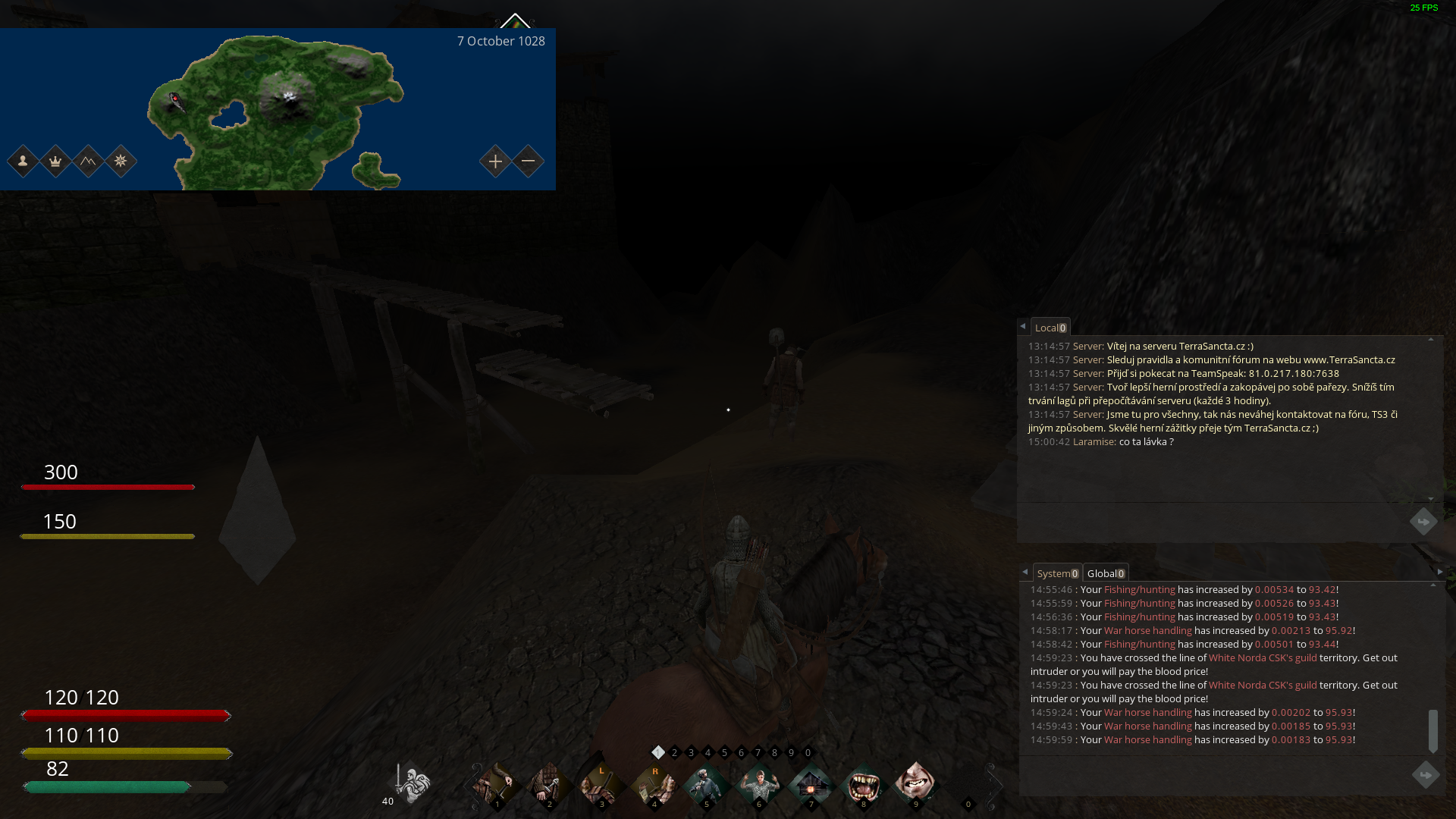Activate the raised-hands emote in slot 6
1456x819 pixels.
[x=759, y=784]
